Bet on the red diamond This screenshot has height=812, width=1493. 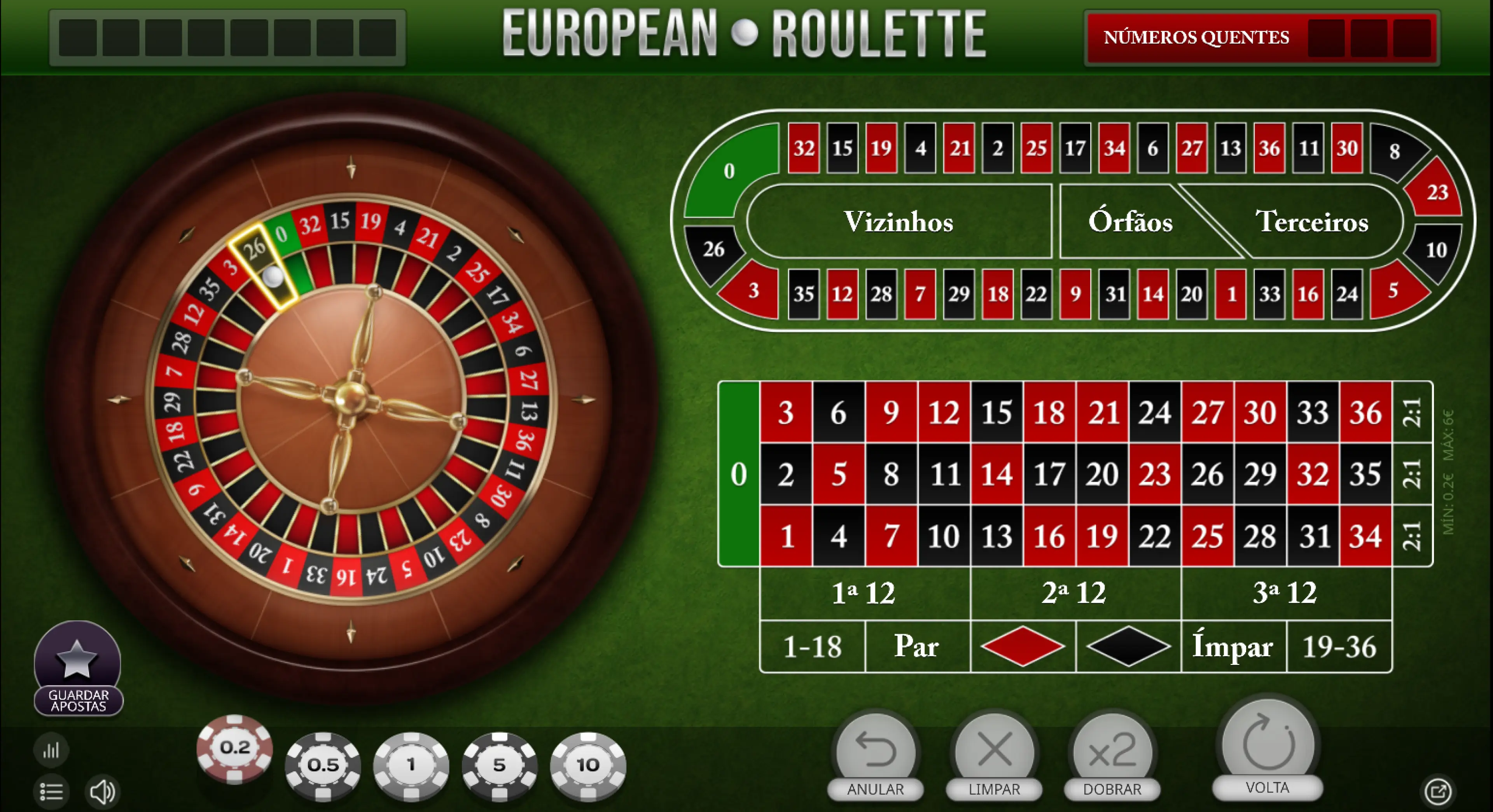[x=1022, y=646]
